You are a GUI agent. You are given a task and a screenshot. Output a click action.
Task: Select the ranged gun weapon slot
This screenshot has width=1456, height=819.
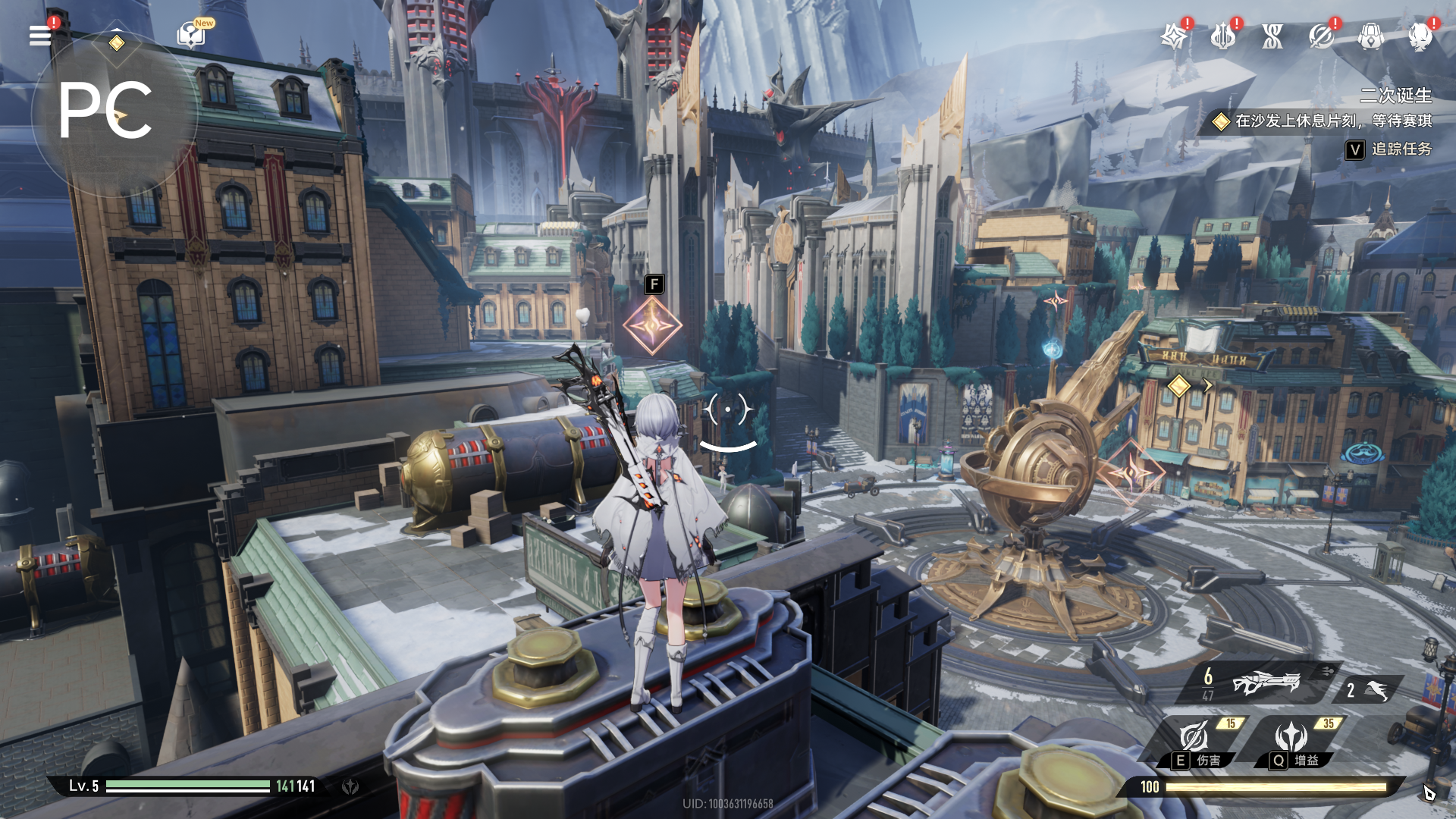pyautogui.click(x=1264, y=683)
